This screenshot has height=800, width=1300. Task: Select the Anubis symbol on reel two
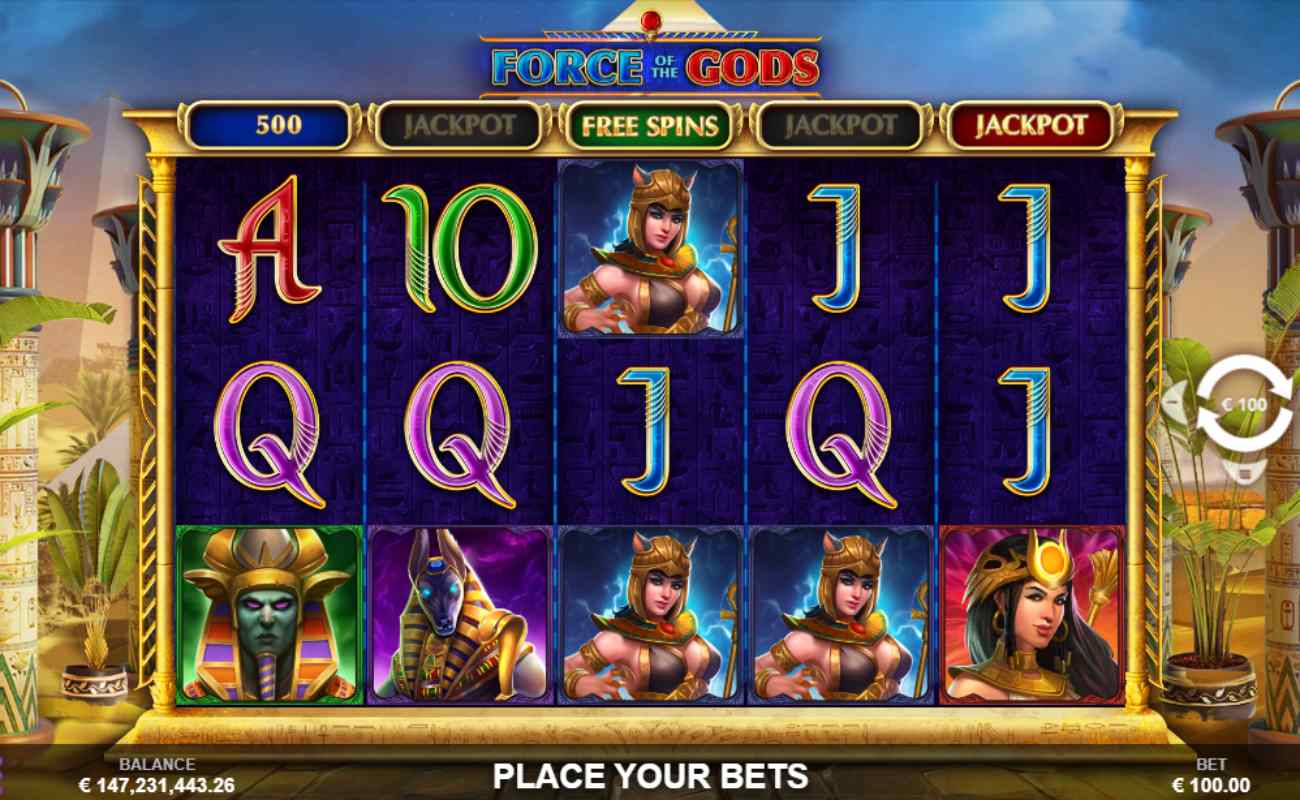[460, 615]
